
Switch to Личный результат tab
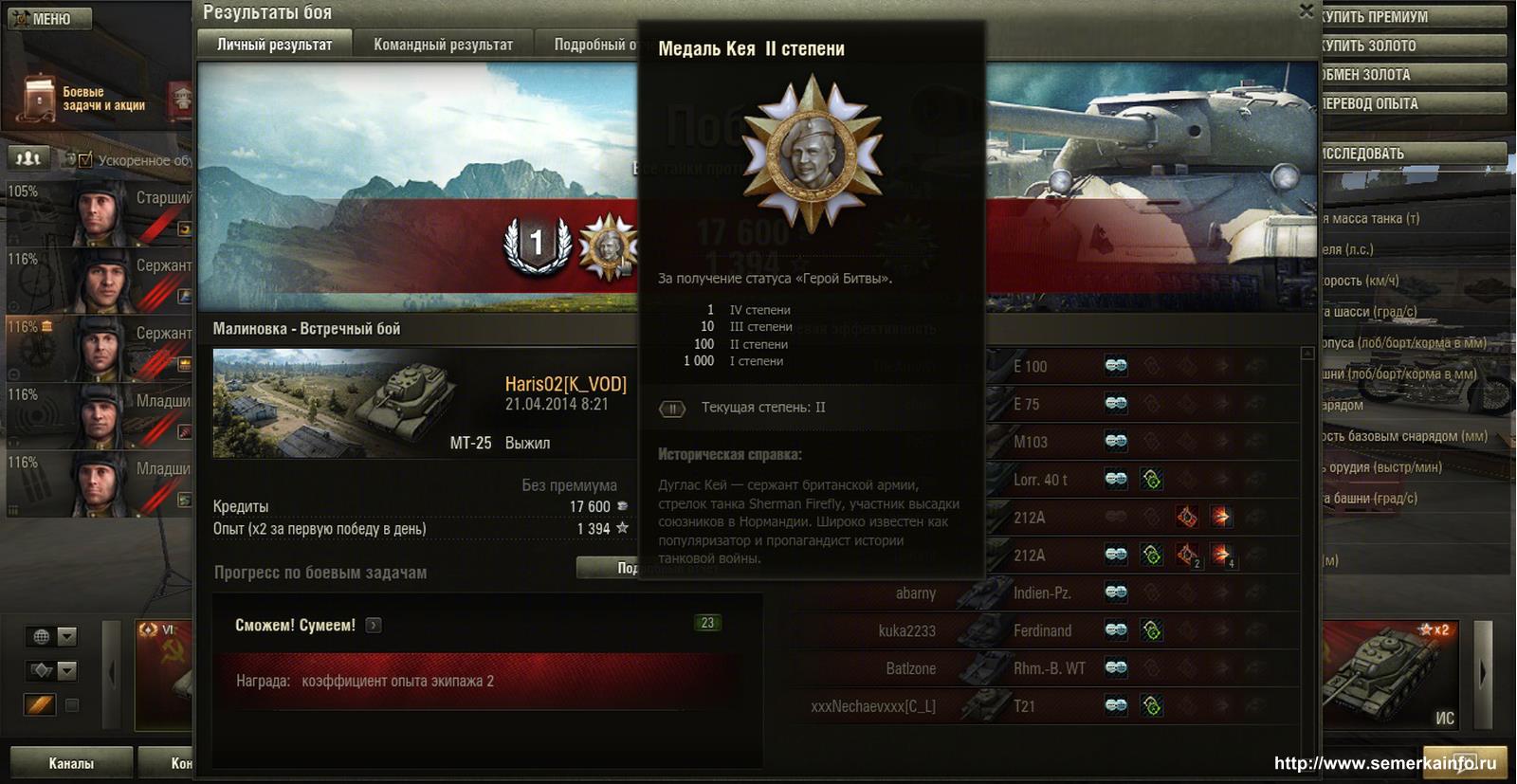274,45
